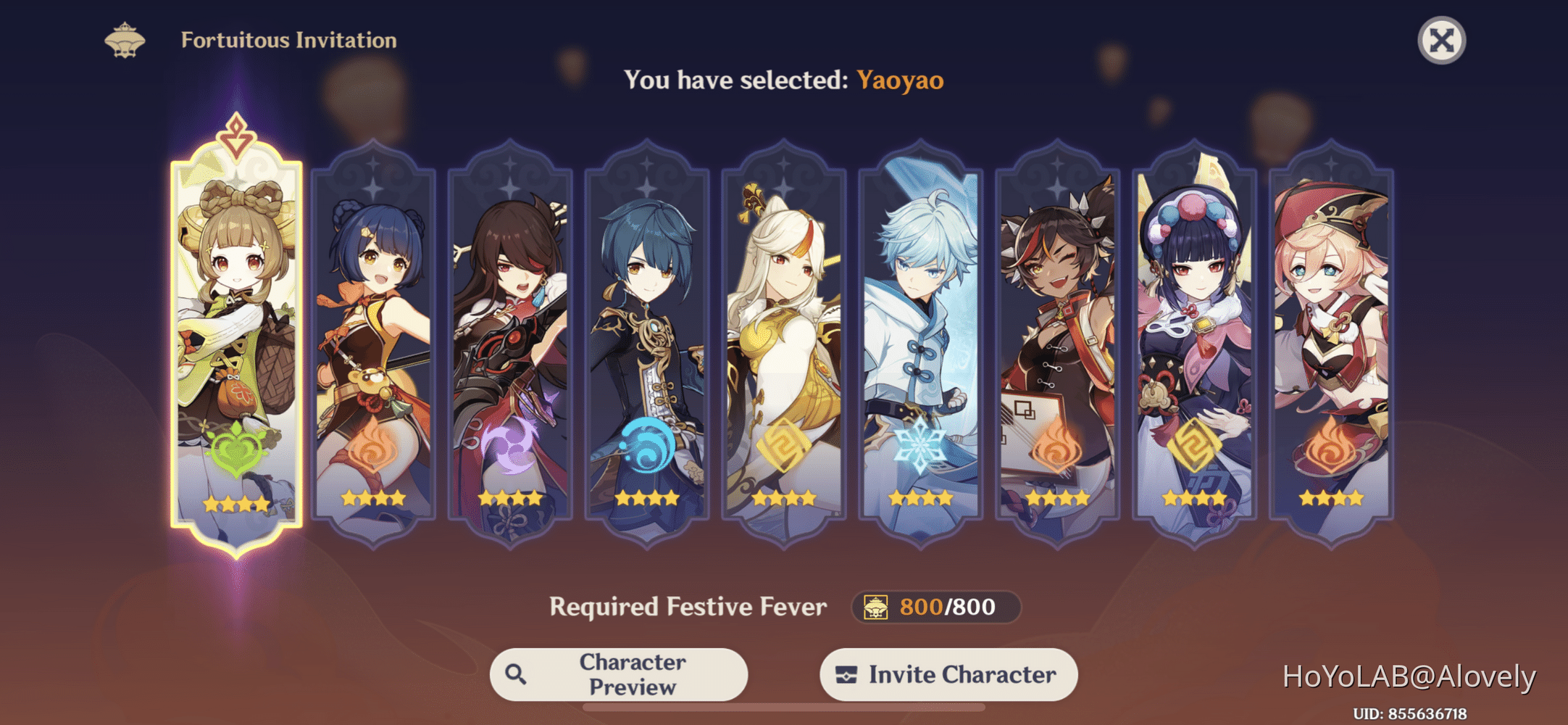
Task: Click the Festive Fever lantern icon
Action: click(x=877, y=608)
